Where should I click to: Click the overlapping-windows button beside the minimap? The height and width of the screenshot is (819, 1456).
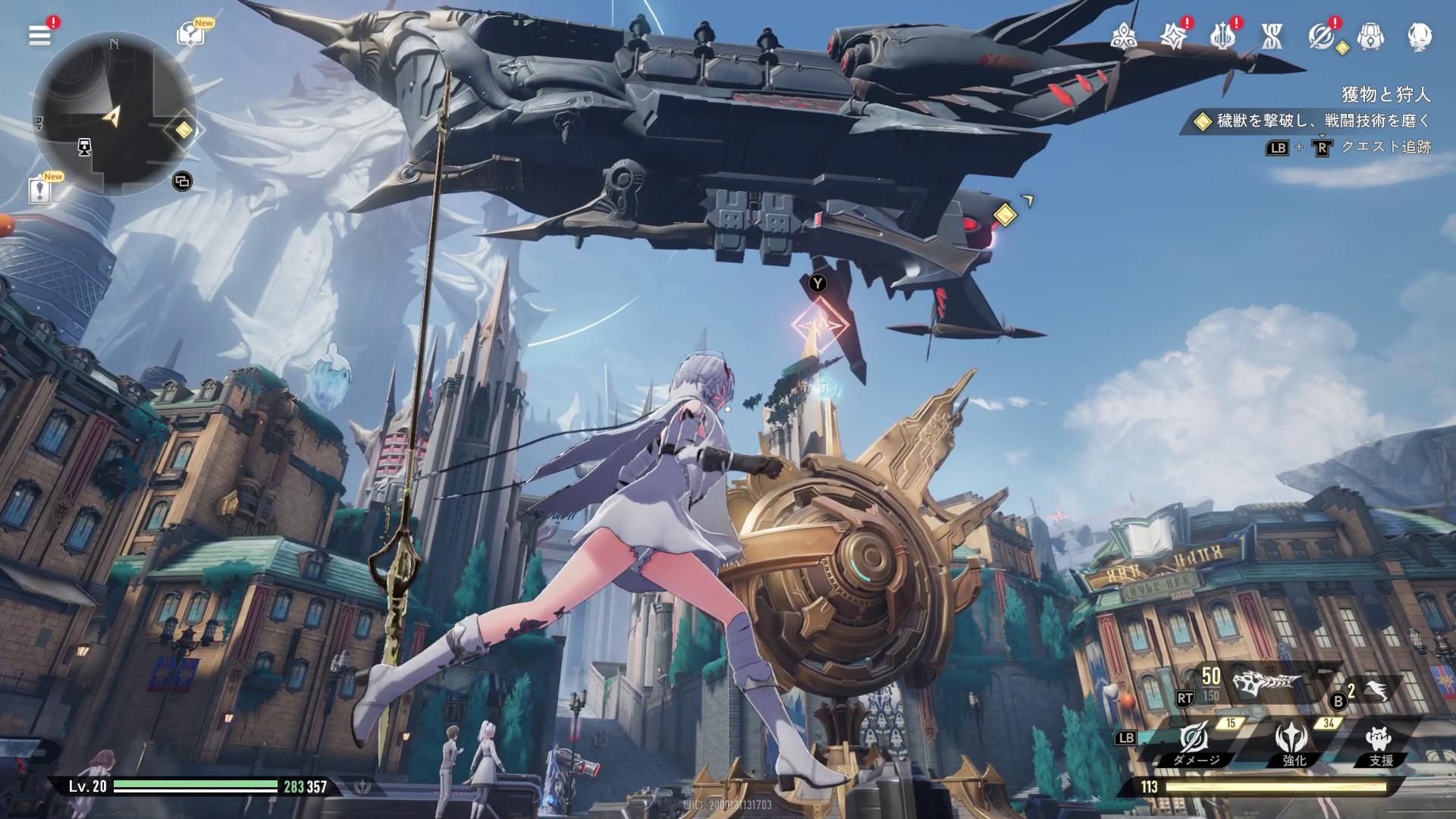tap(182, 181)
